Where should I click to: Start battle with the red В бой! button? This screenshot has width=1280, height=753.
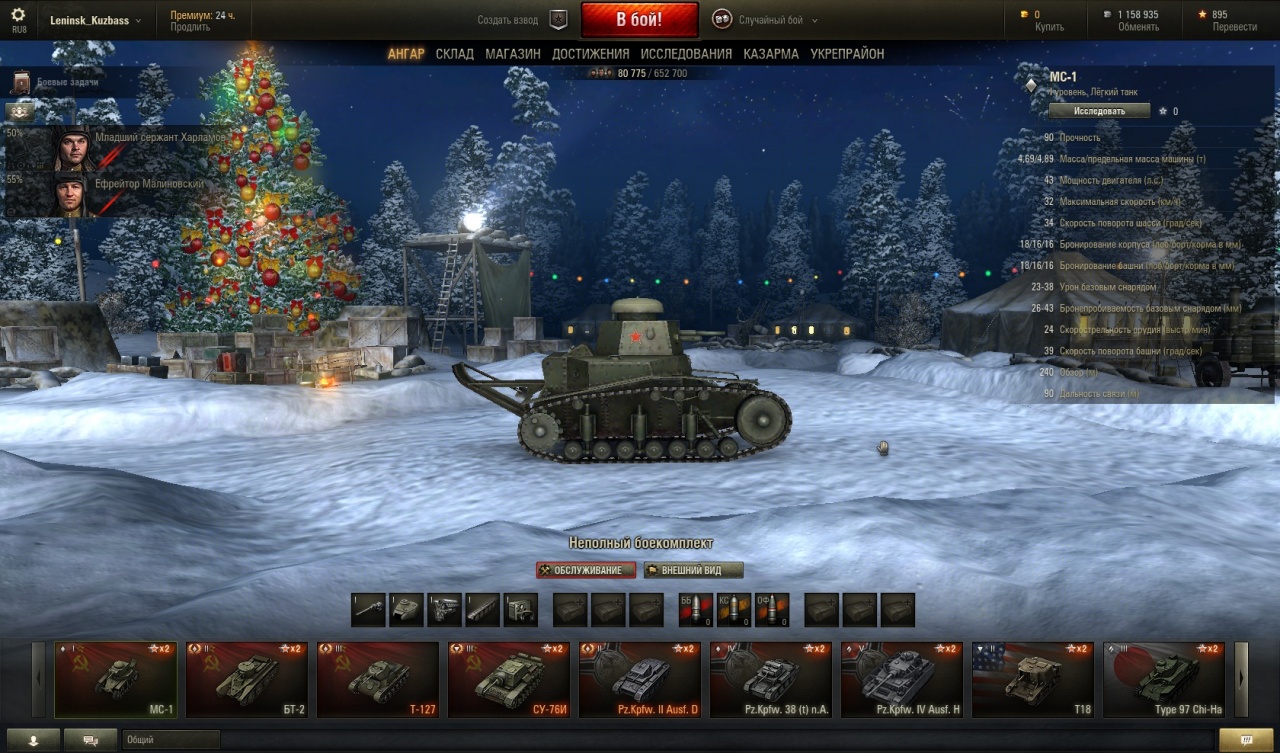click(x=638, y=19)
